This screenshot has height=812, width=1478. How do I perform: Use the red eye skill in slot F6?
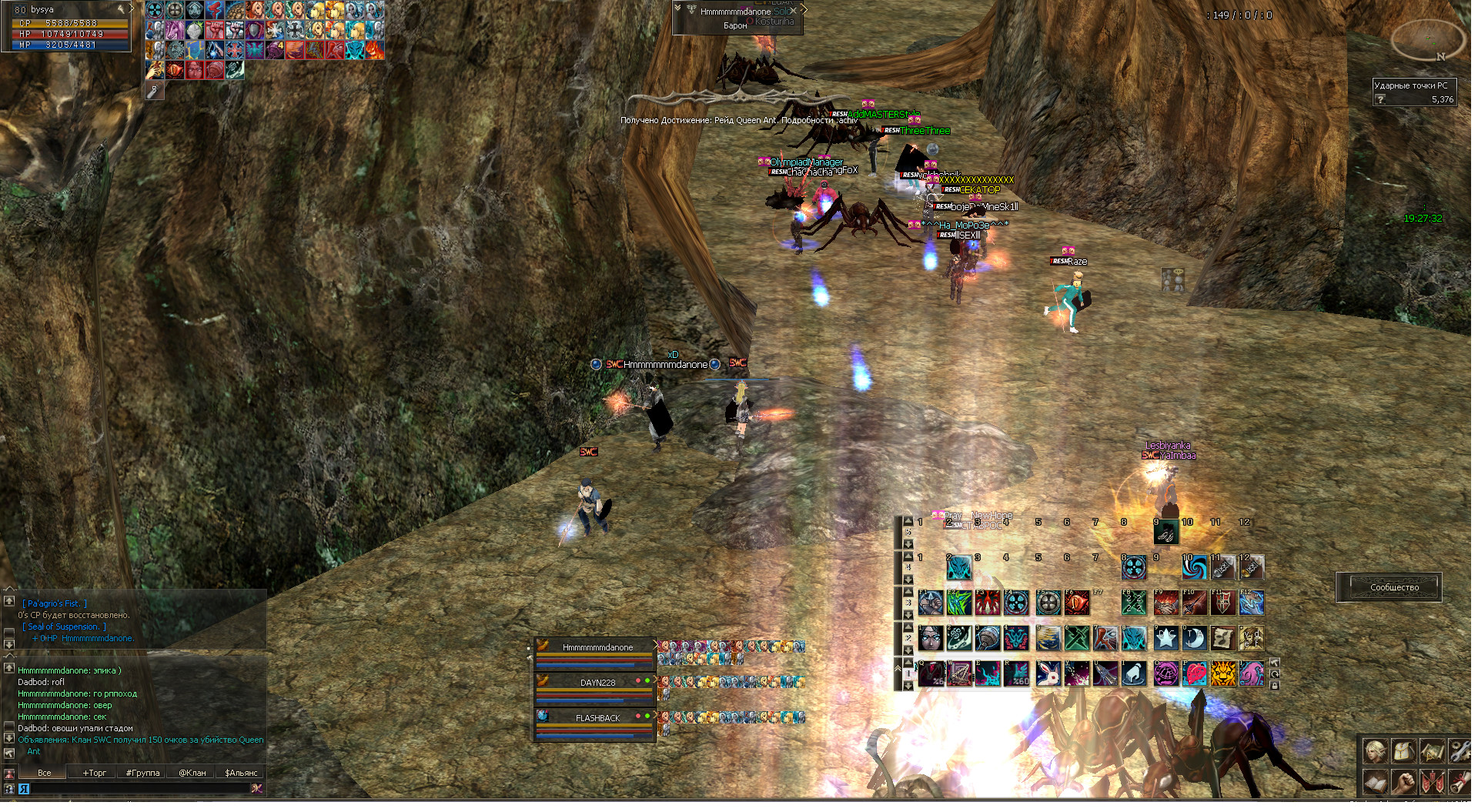point(1077,603)
